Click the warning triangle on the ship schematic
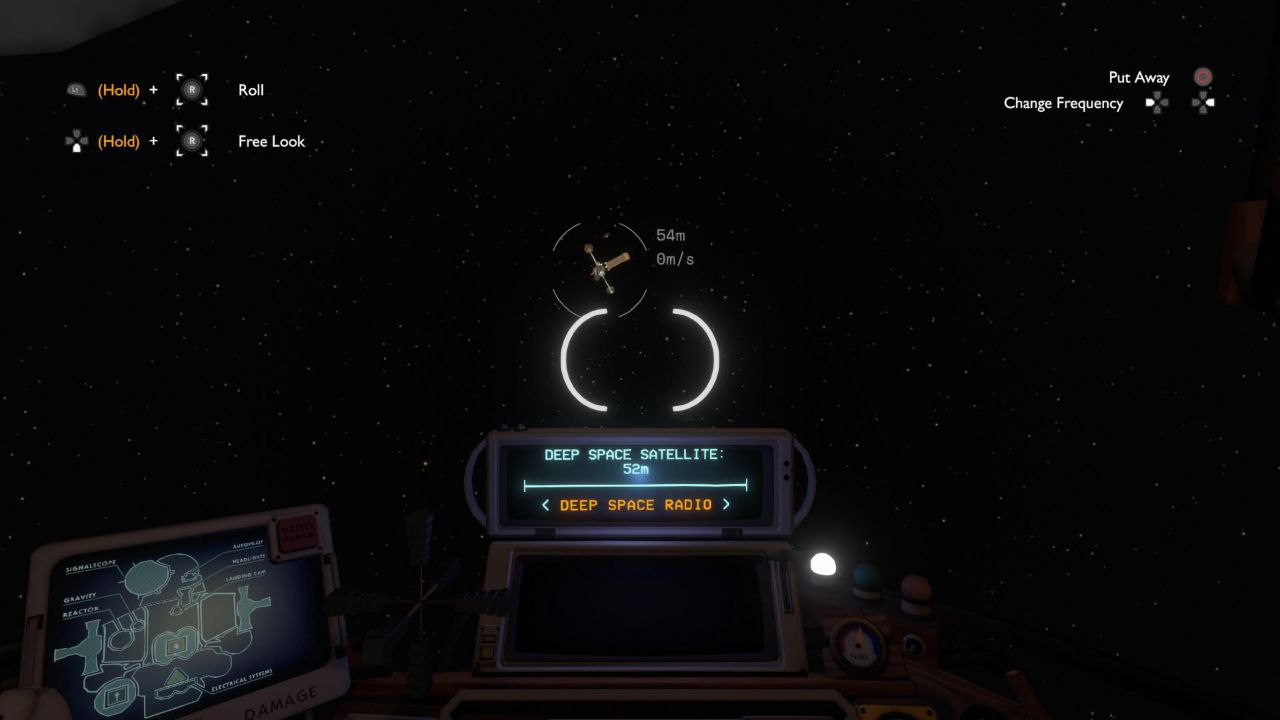Image resolution: width=1280 pixels, height=720 pixels. [x=176, y=675]
